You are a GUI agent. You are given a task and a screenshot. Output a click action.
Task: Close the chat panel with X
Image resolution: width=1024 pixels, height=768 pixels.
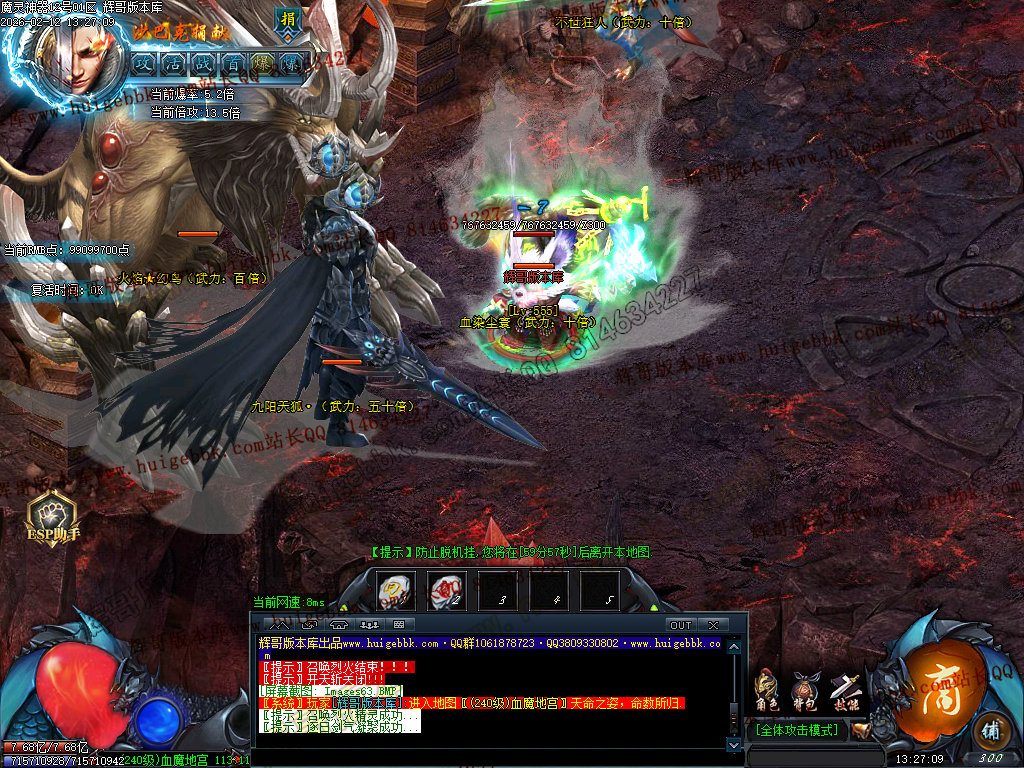pyautogui.click(x=713, y=625)
